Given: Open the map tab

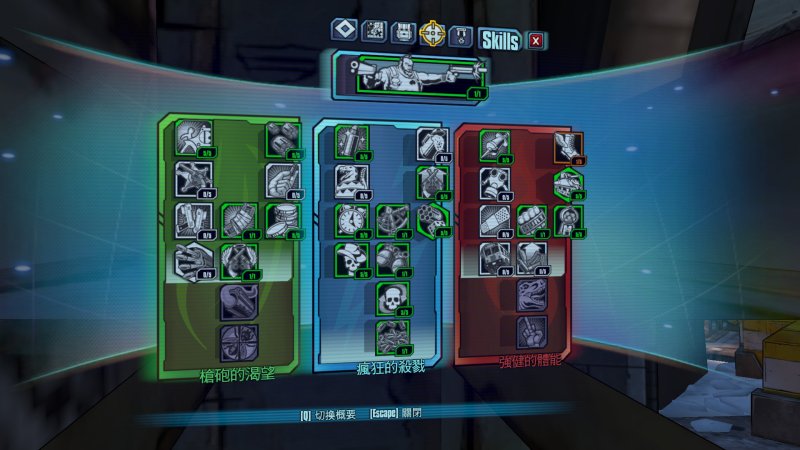Looking at the screenshot, I should (x=373, y=33).
